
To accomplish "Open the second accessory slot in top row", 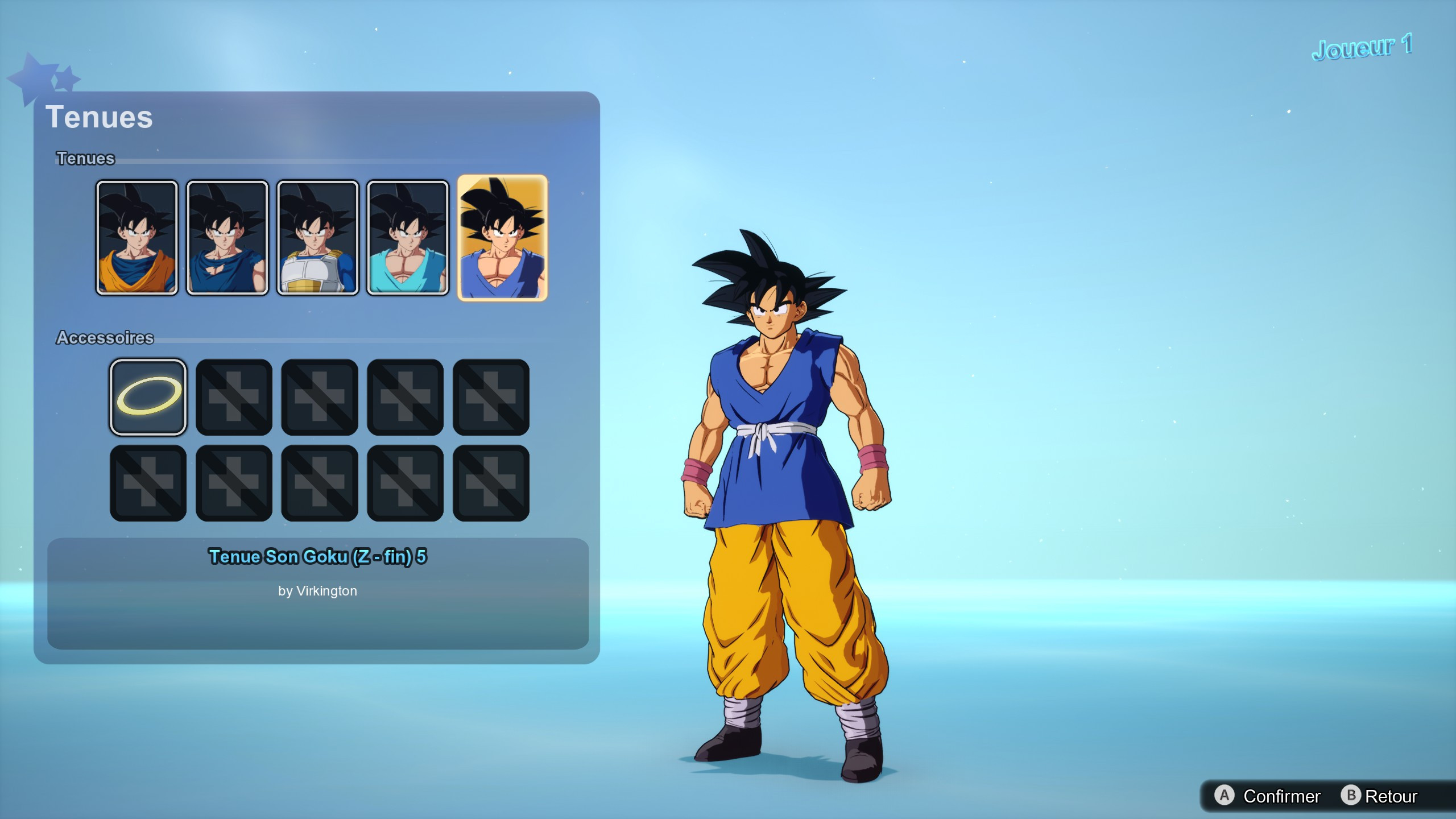I will (234, 396).
